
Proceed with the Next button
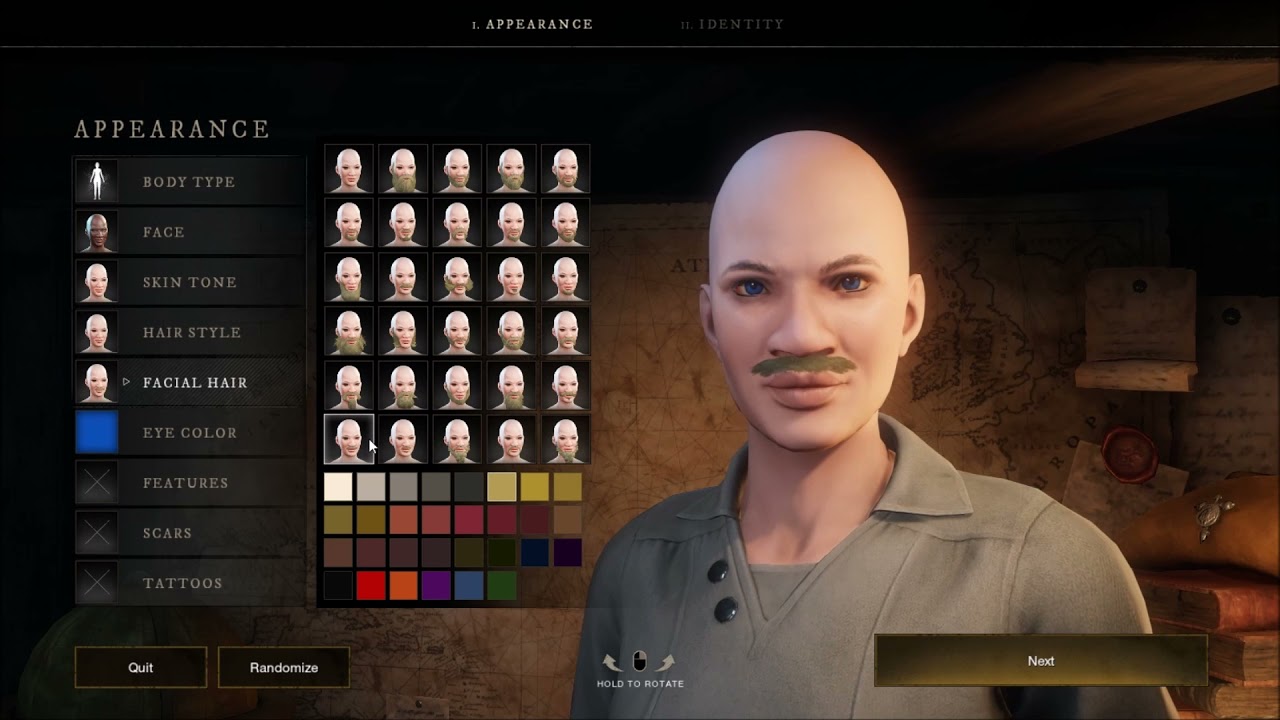click(x=1041, y=661)
